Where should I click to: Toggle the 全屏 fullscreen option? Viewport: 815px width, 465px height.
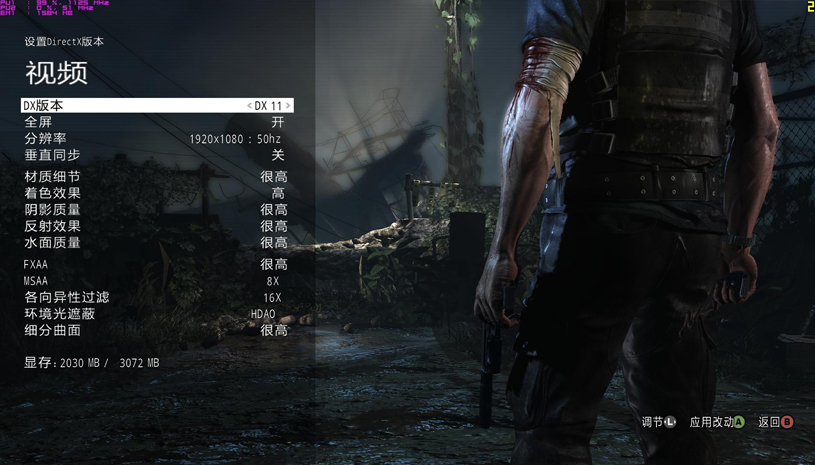coord(155,122)
